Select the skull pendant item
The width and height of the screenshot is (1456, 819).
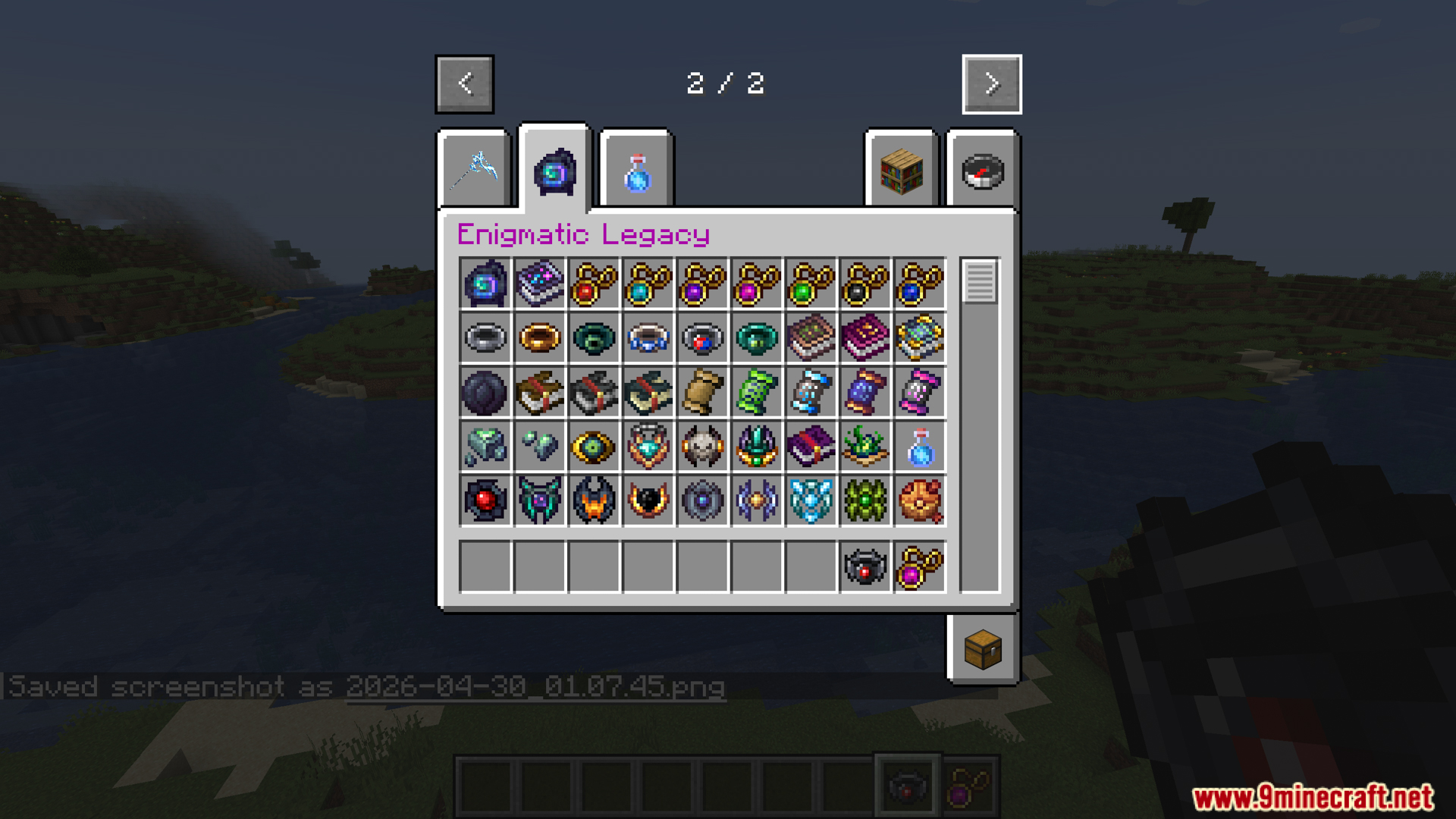point(701,447)
